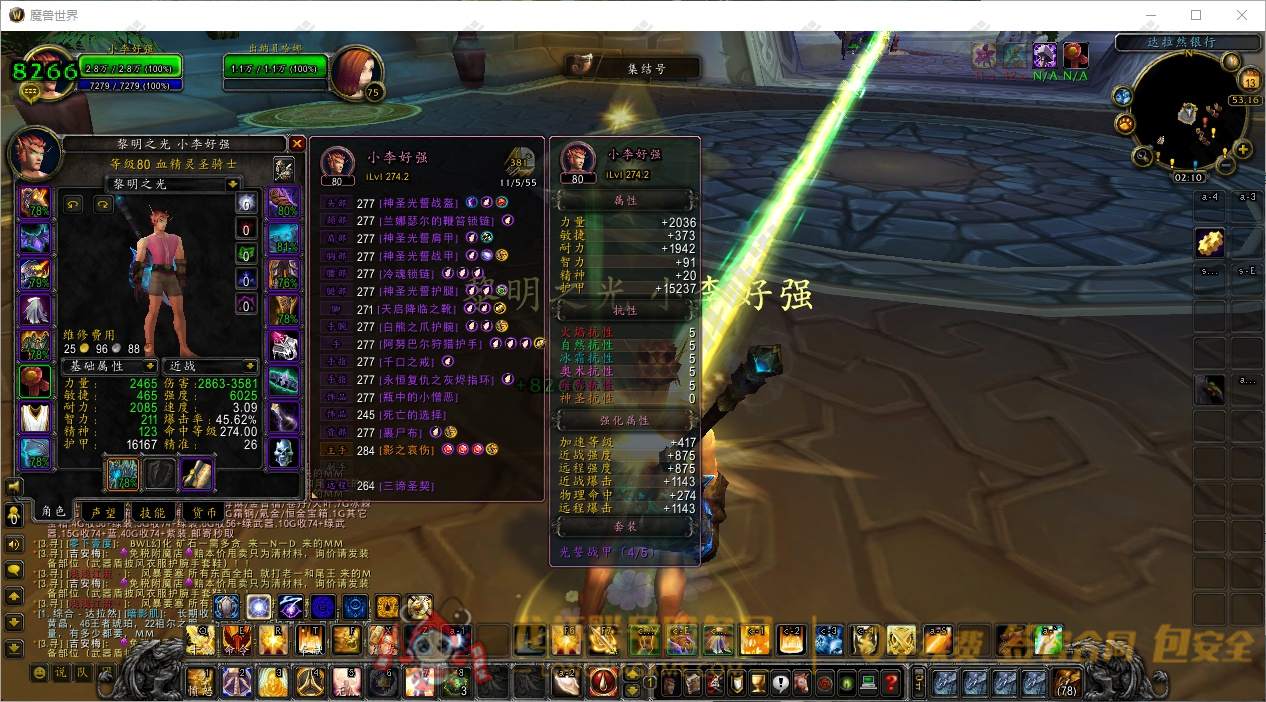Open the main backpack showing (78)
1266x702 pixels.
(x=1067, y=683)
